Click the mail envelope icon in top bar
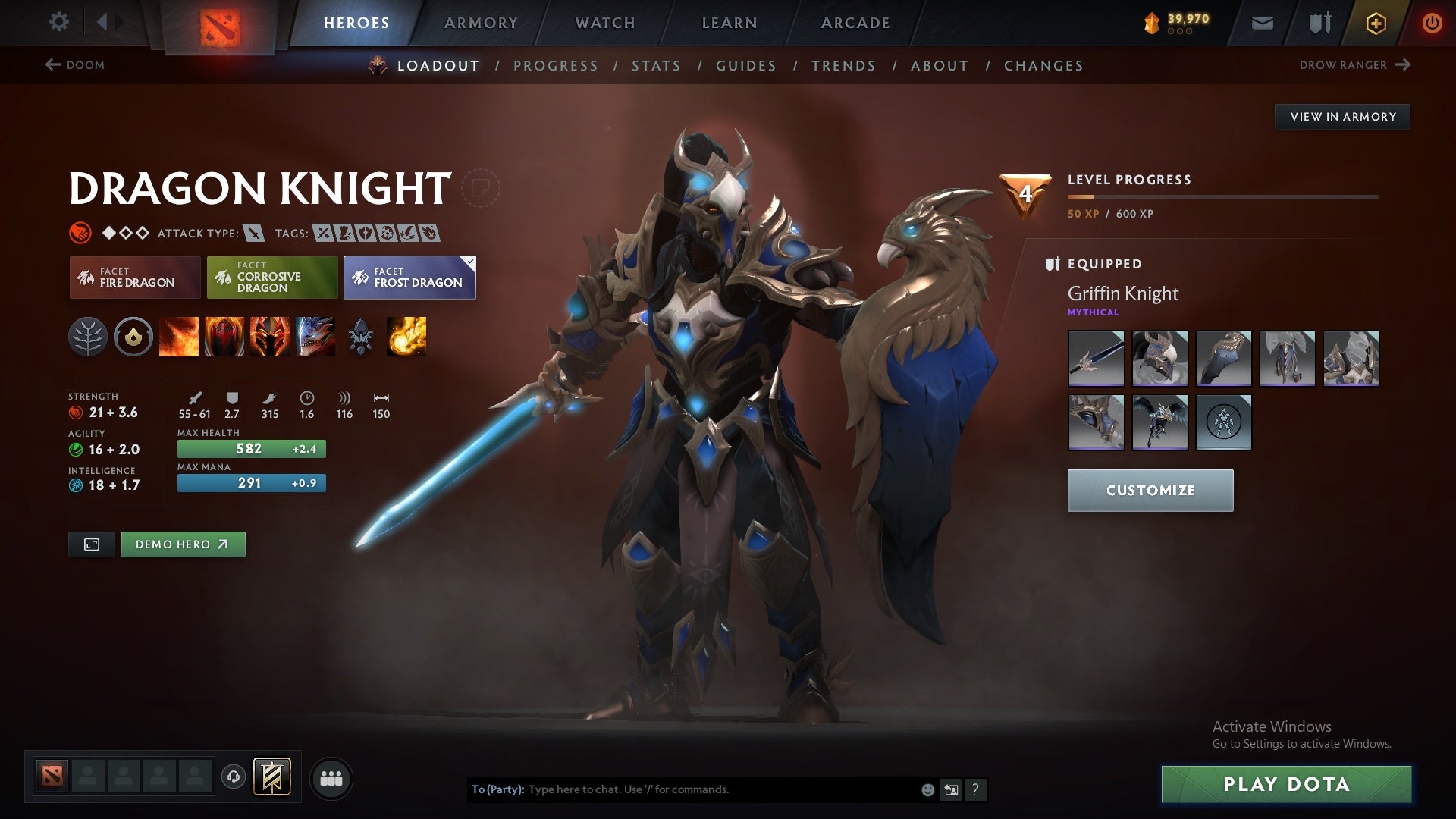Viewport: 1456px width, 819px height. pos(1263,22)
